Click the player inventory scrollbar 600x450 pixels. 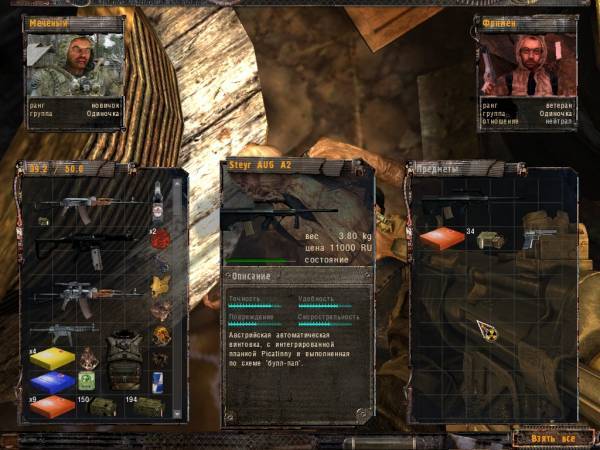(x=180, y=300)
